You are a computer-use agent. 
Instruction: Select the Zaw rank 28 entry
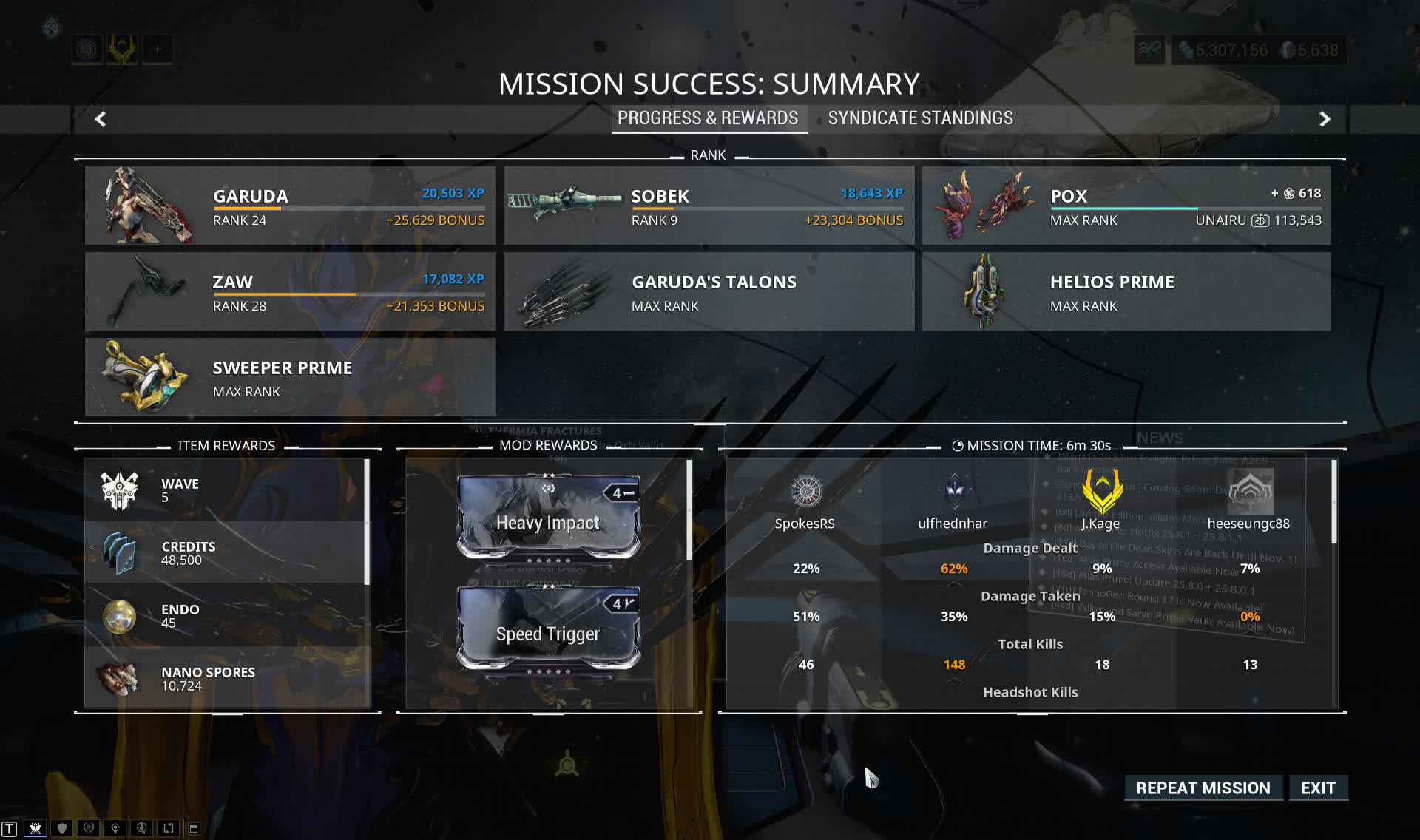pyautogui.click(x=290, y=291)
